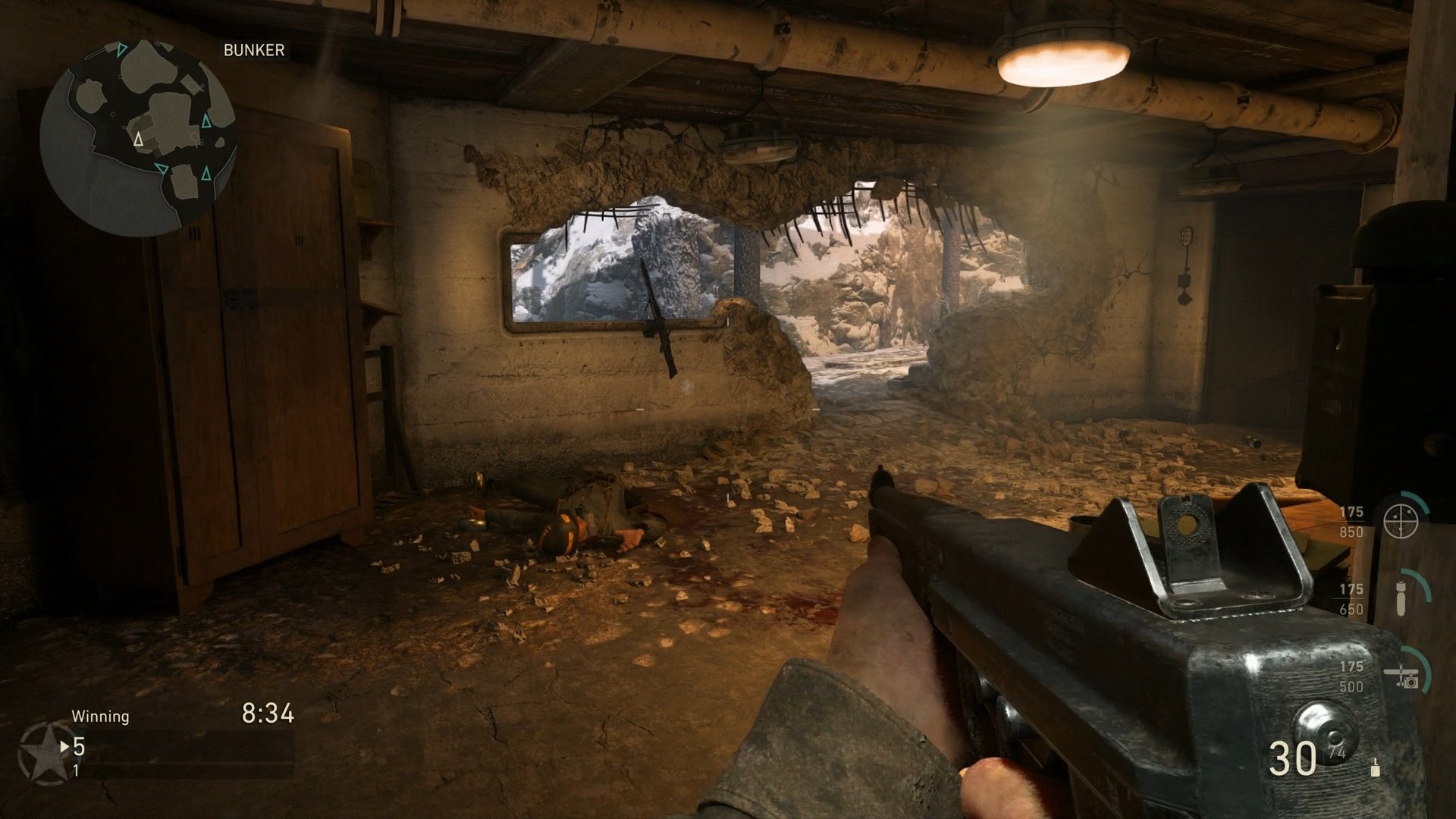Click the 175/500 cost text for the plane streak
This screenshot has width=1456, height=819.
pyautogui.click(x=1353, y=674)
